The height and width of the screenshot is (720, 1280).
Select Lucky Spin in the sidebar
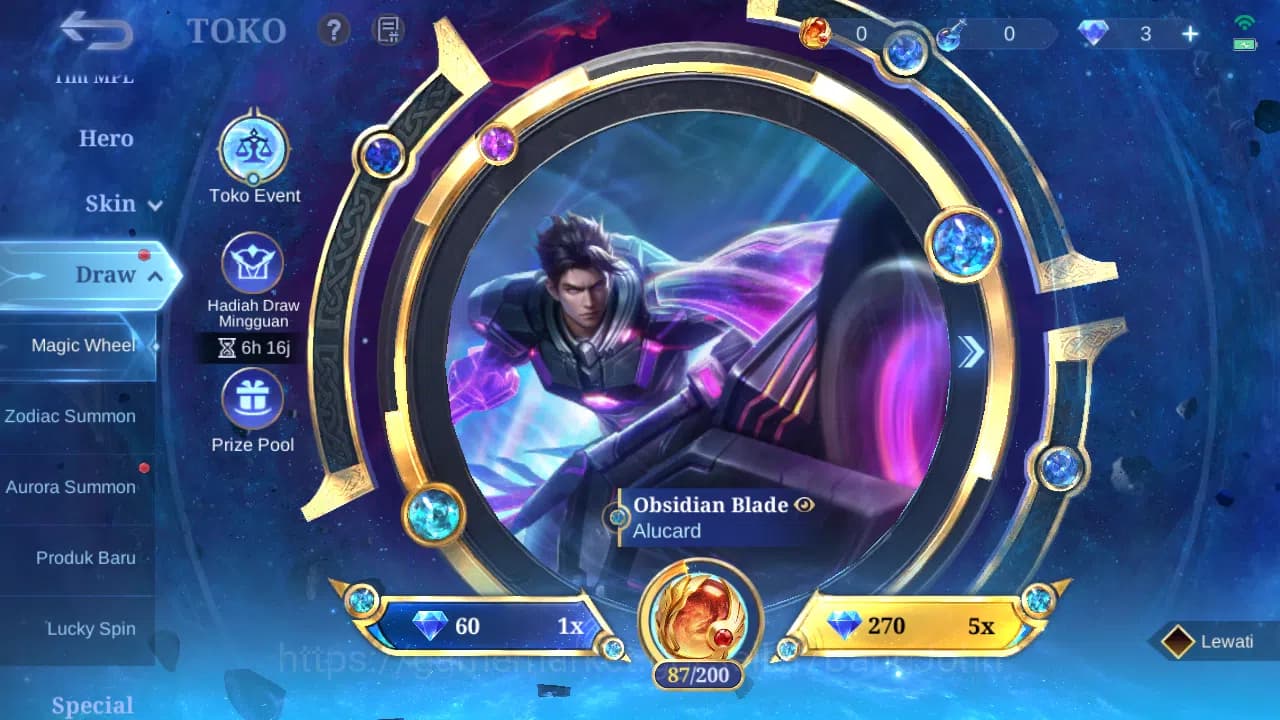click(x=91, y=628)
